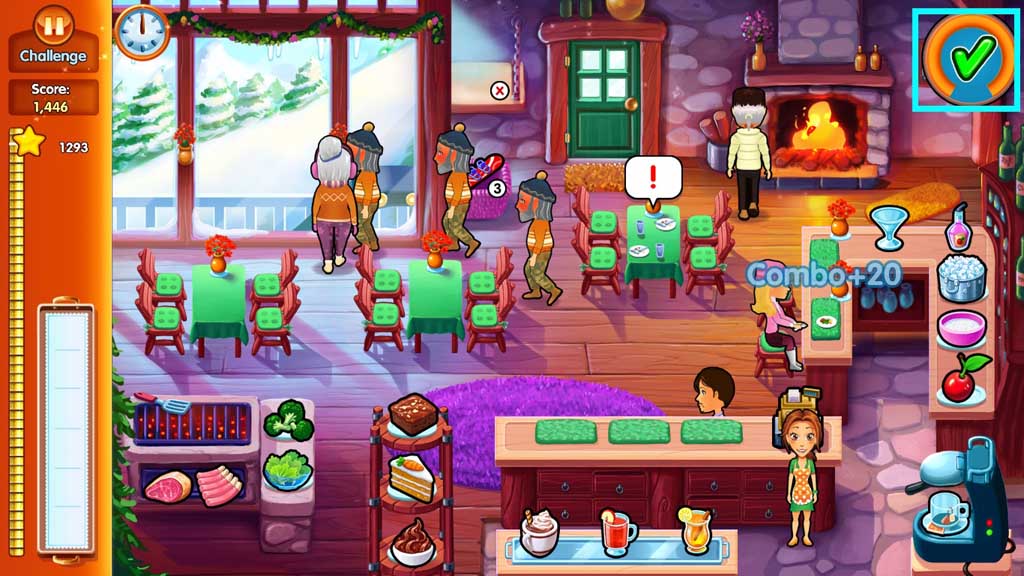Pick the raw steak
The height and width of the screenshot is (576, 1024).
click(167, 487)
